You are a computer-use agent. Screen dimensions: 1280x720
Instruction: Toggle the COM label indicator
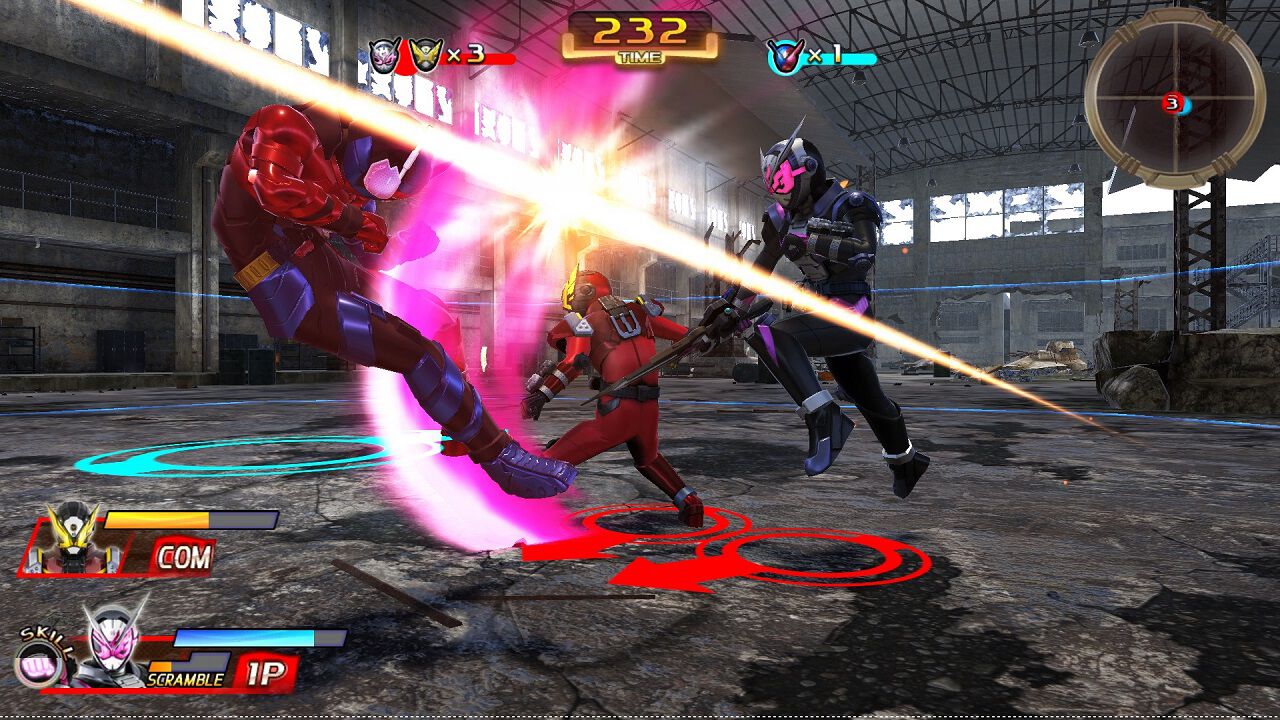click(183, 556)
